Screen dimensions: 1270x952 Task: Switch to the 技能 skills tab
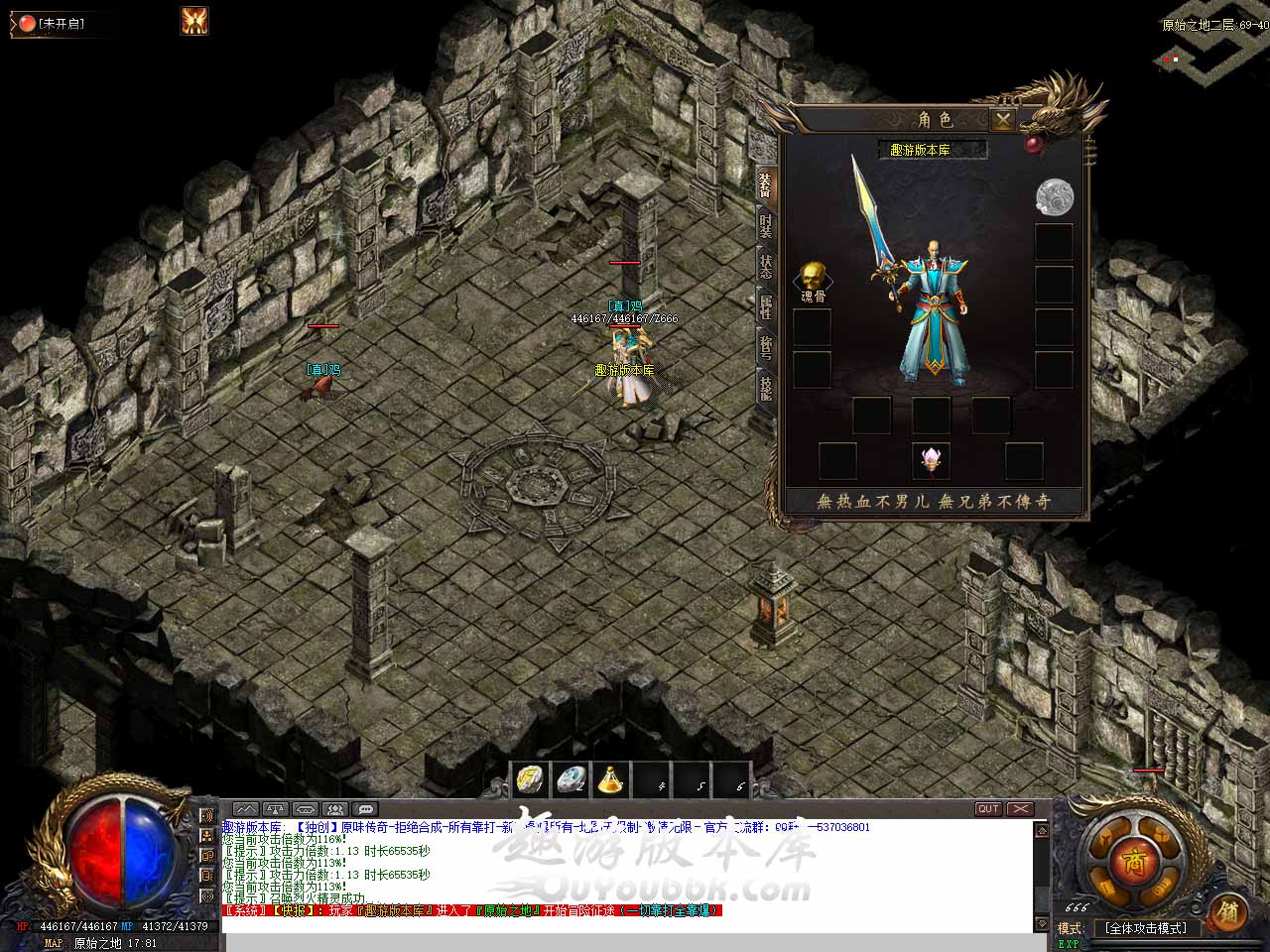[x=765, y=387]
